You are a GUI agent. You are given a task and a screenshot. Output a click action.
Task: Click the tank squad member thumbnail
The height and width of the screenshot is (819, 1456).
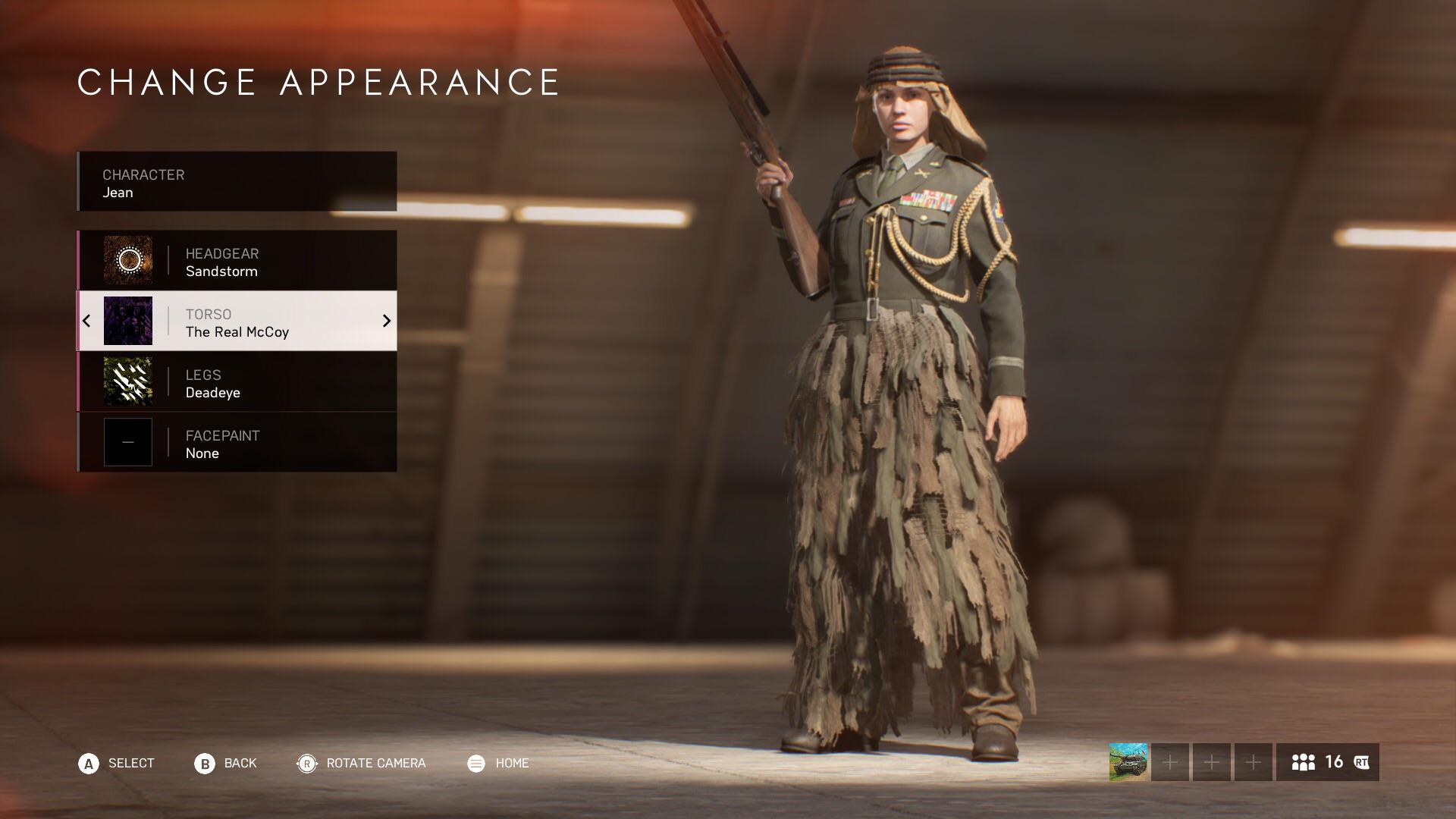[1128, 762]
